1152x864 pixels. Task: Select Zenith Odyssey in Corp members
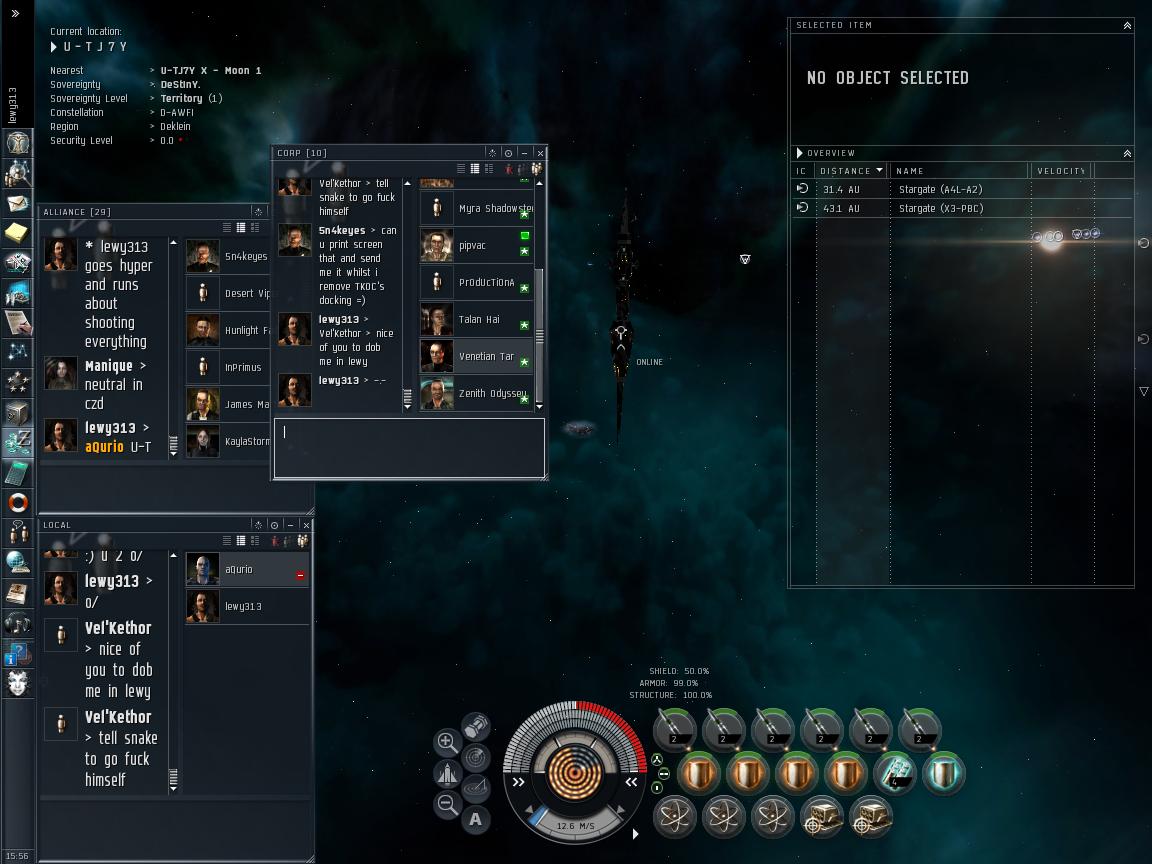[490, 394]
